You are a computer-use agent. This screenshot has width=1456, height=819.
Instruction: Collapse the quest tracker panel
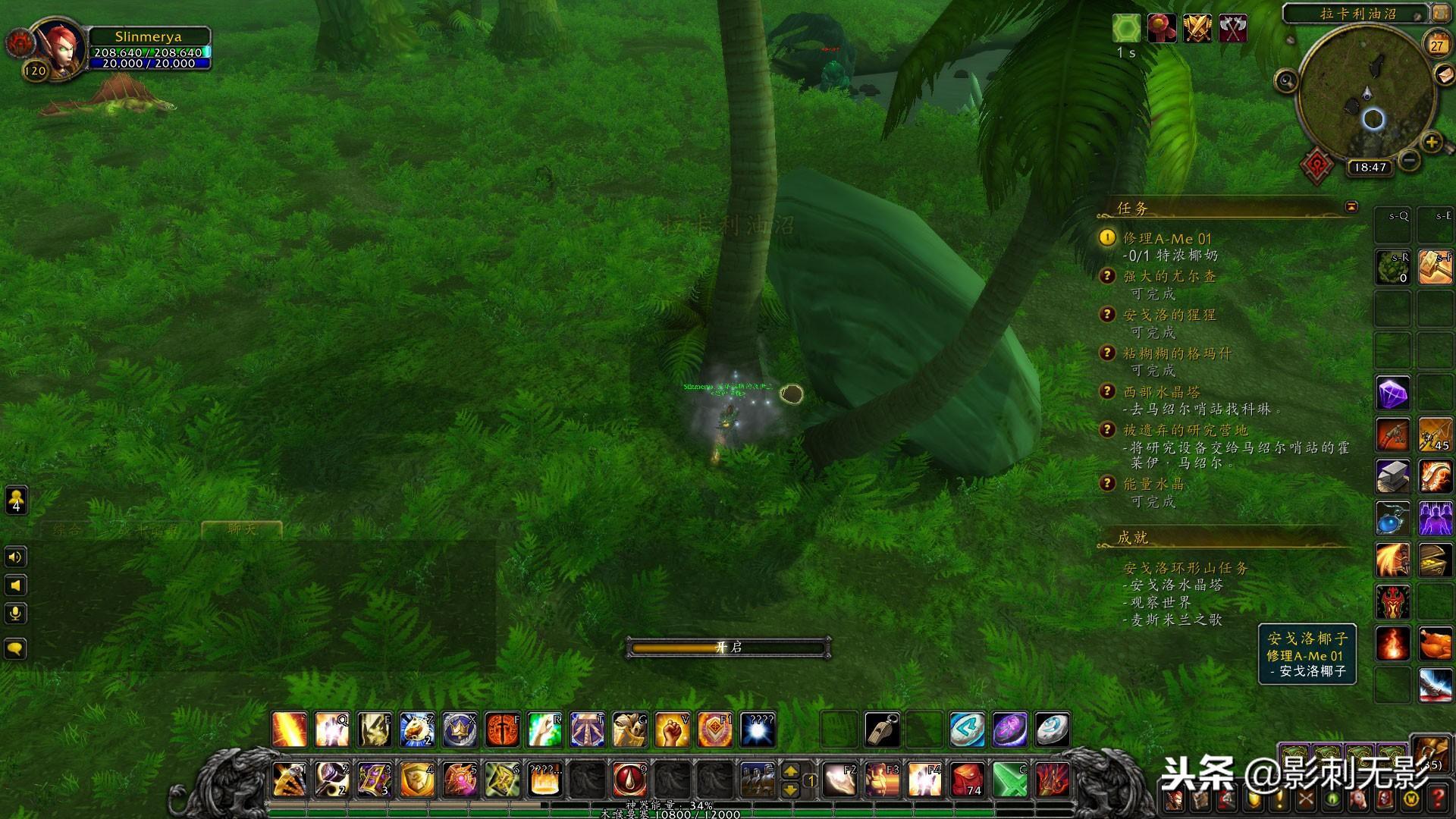click(1351, 207)
